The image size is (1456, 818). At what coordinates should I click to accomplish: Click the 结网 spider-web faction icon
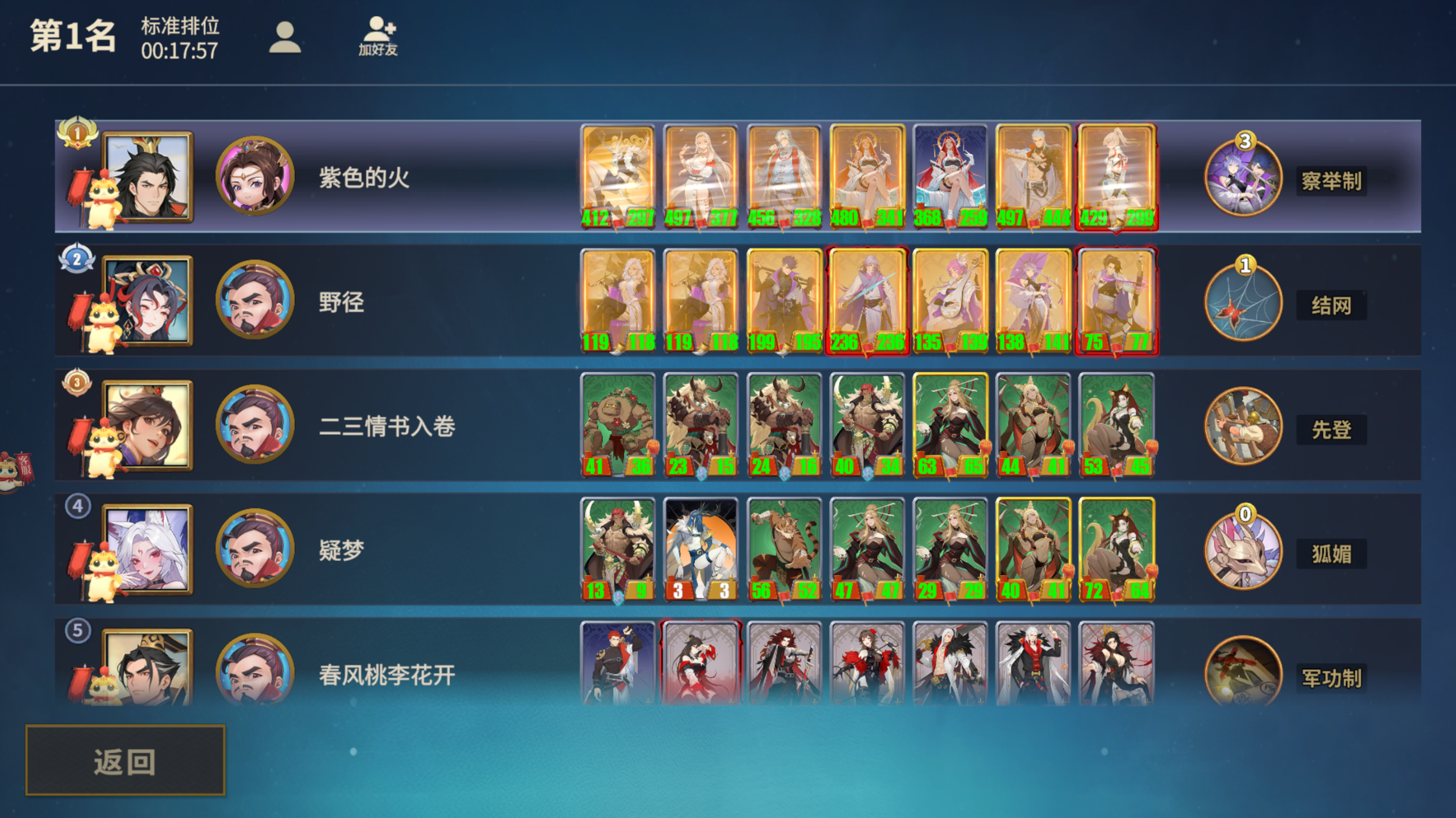1244,303
